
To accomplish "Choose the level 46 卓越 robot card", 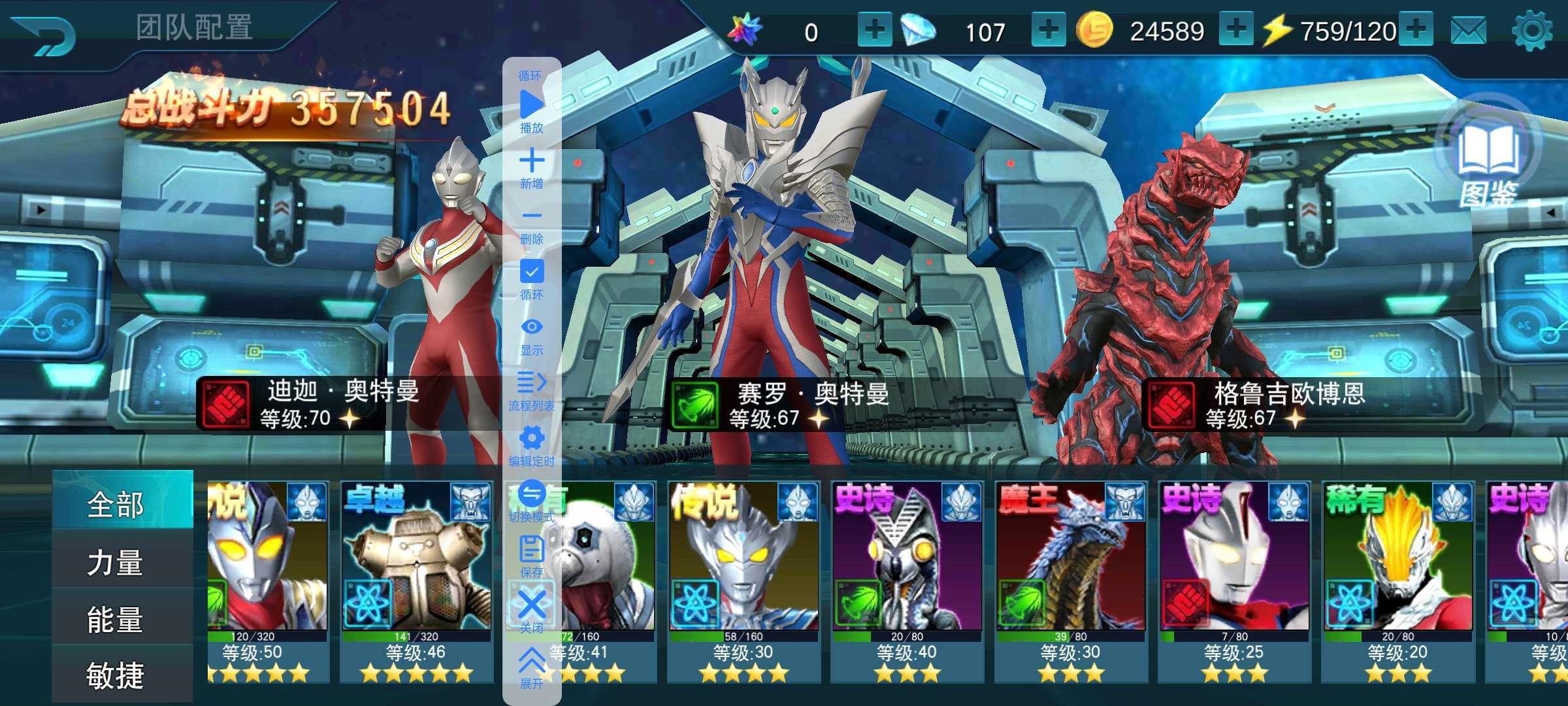I will (x=416, y=575).
